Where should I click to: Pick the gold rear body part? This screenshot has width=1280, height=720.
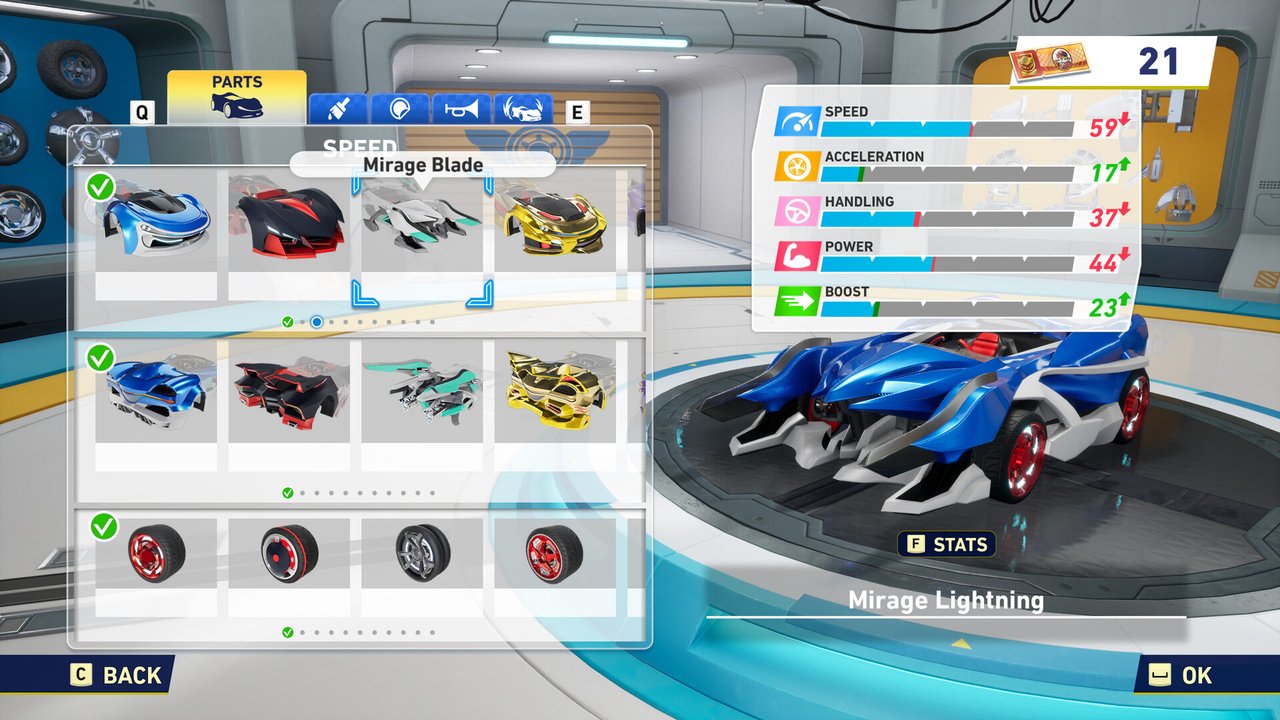(555, 392)
